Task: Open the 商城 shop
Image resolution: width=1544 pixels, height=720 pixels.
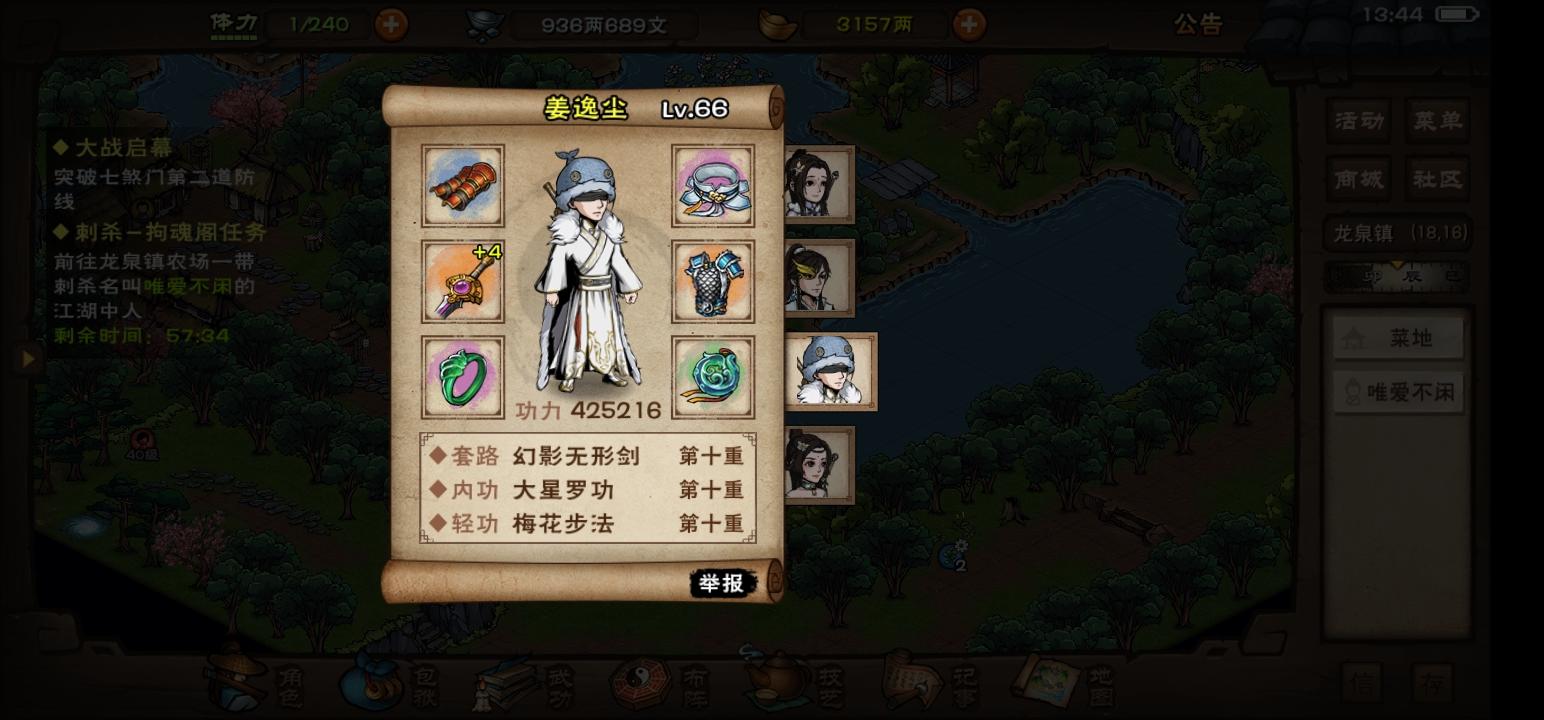Action: click(1358, 179)
